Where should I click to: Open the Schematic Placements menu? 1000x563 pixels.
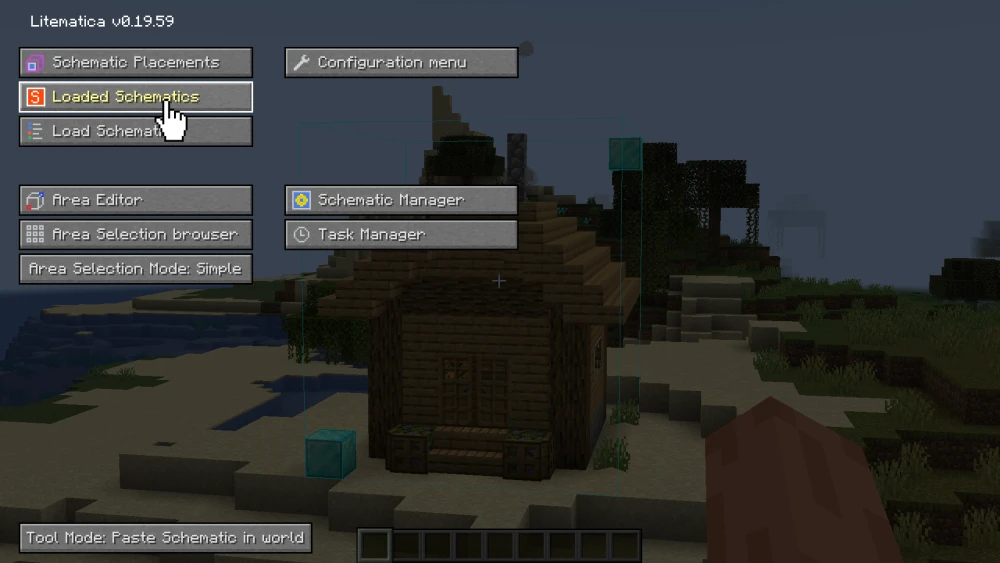(x=135, y=62)
